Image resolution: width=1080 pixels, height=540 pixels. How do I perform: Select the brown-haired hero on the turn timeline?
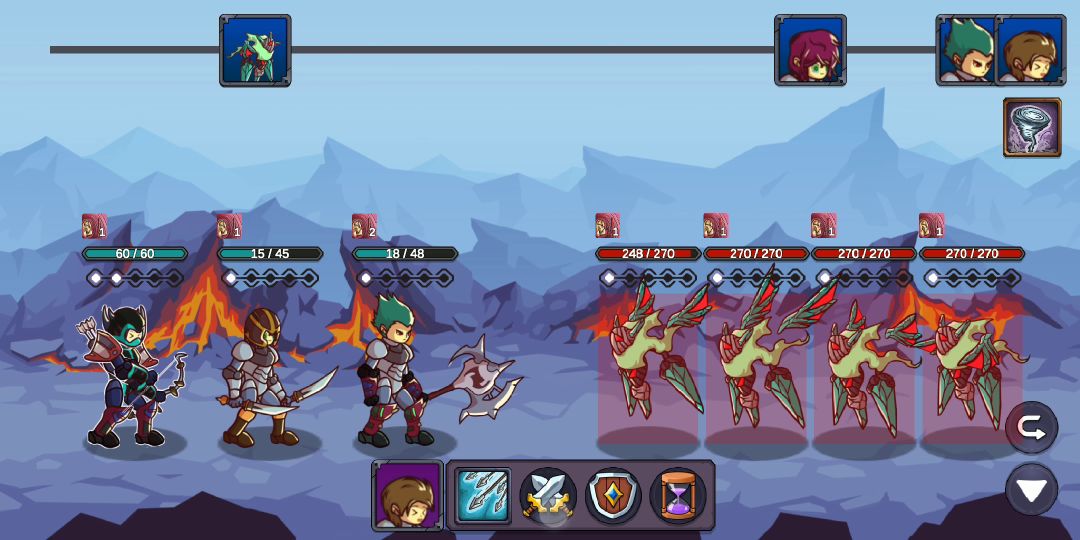1032,50
